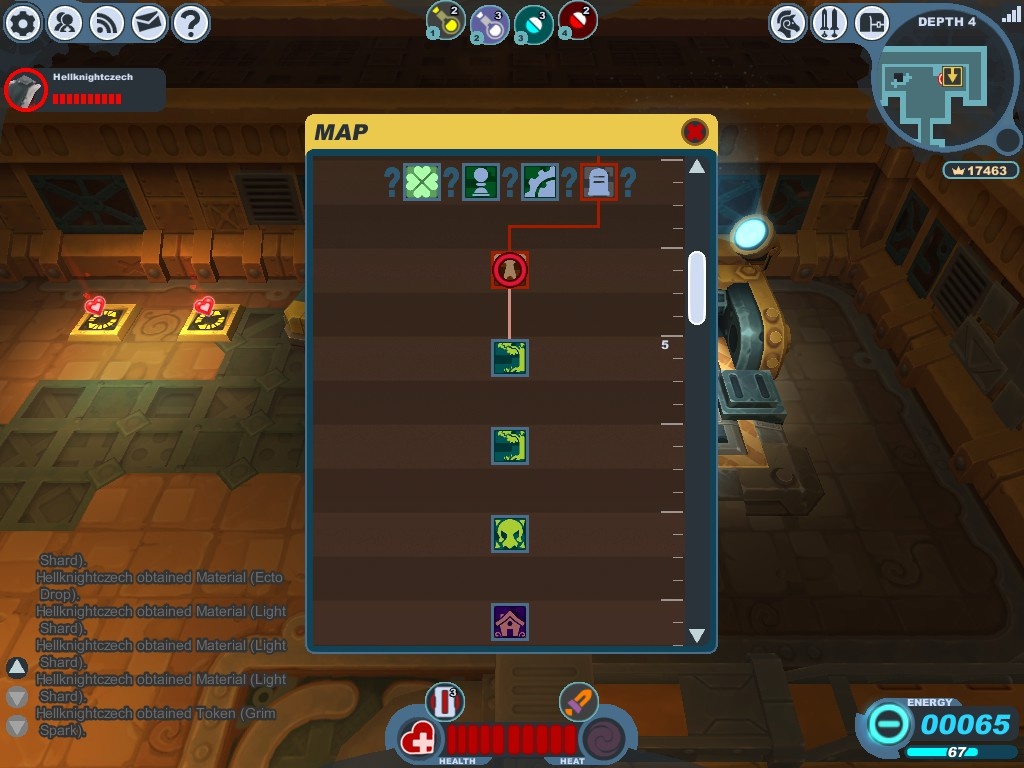1024x768 pixels.
Task: Open the knight helmet character panel
Action: pos(789,22)
